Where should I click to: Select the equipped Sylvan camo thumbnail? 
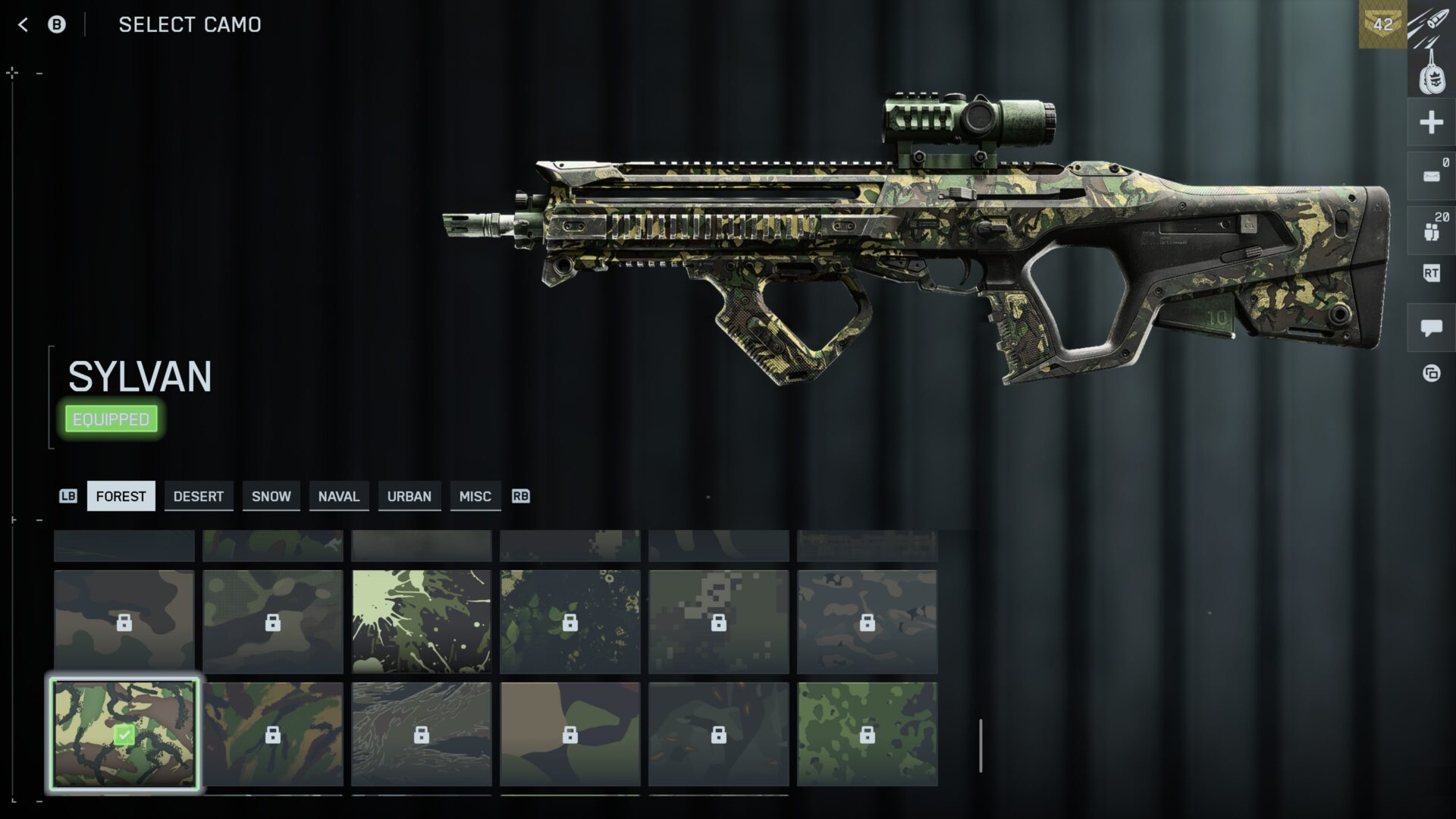(x=124, y=734)
